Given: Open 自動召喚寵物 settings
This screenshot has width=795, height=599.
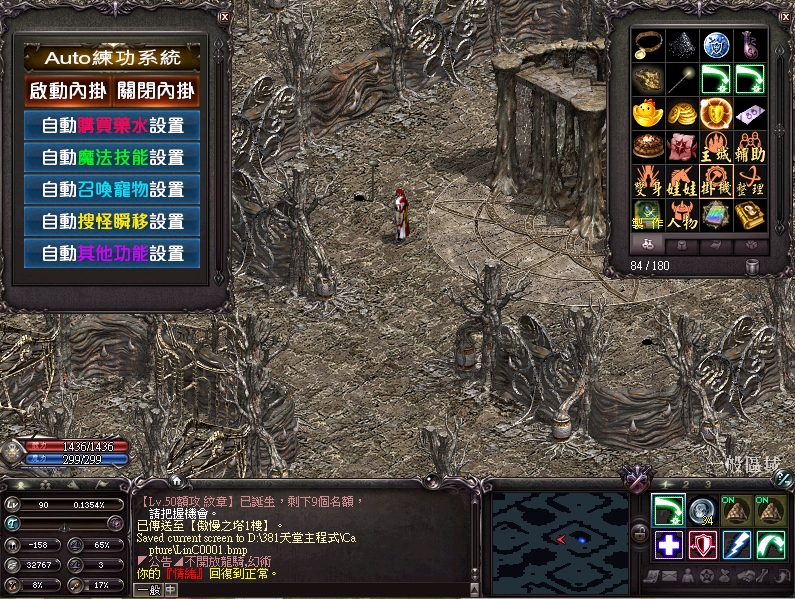Looking at the screenshot, I should (x=112, y=189).
